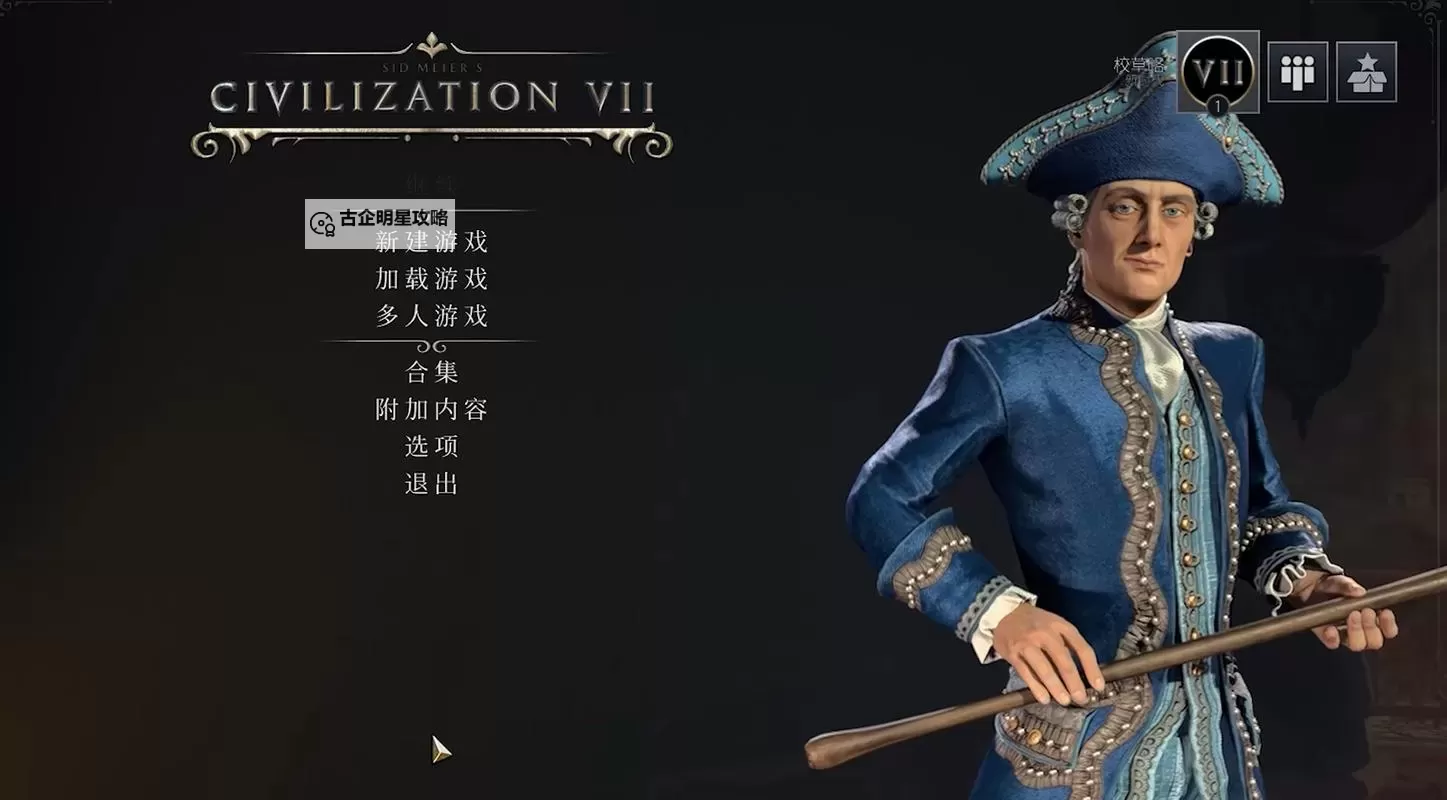Image resolution: width=1447 pixels, height=800 pixels.
Task: Click the 古企明星攻略 watermark badge icon
Action: click(320, 223)
